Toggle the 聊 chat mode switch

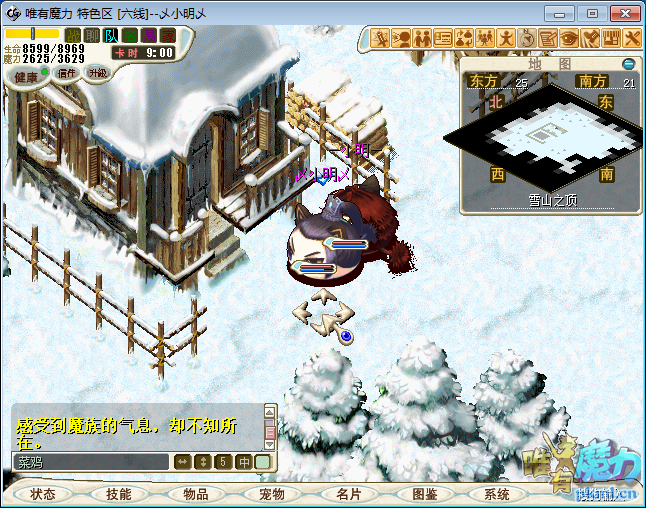pyautogui.click(x=92, y=35)
